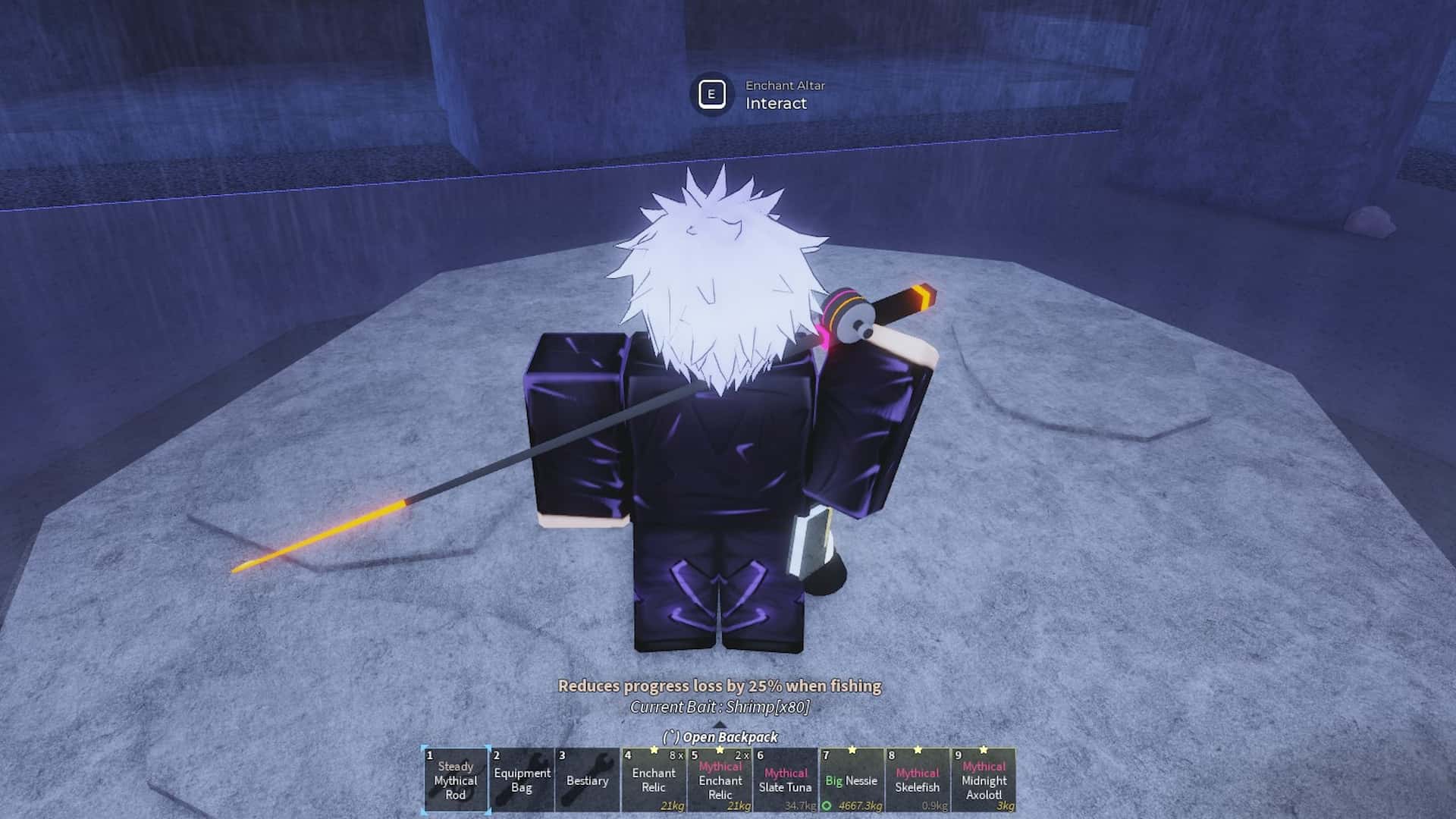The width and height of the screenshot is (1456, 819).
Task: Unfavorite the Midnight Axolotl star
Action: click(984, 750)
